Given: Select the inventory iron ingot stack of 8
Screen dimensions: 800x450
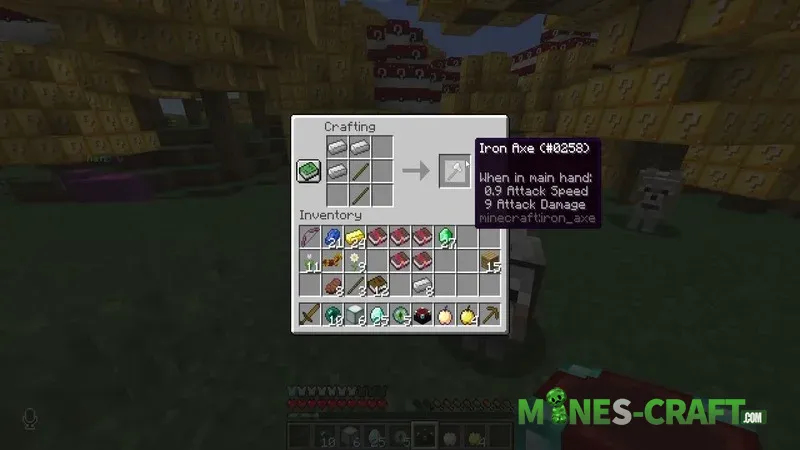Looking at the screenshot, I should [x=421, y=284].
